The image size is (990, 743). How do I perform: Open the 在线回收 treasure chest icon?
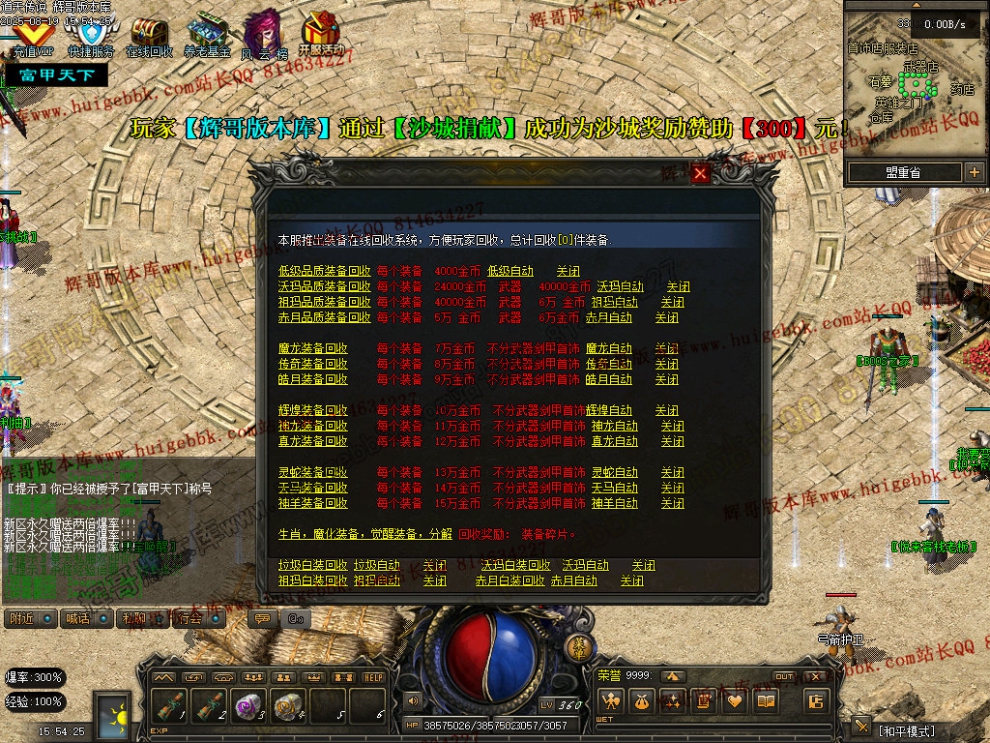[149, 36]
